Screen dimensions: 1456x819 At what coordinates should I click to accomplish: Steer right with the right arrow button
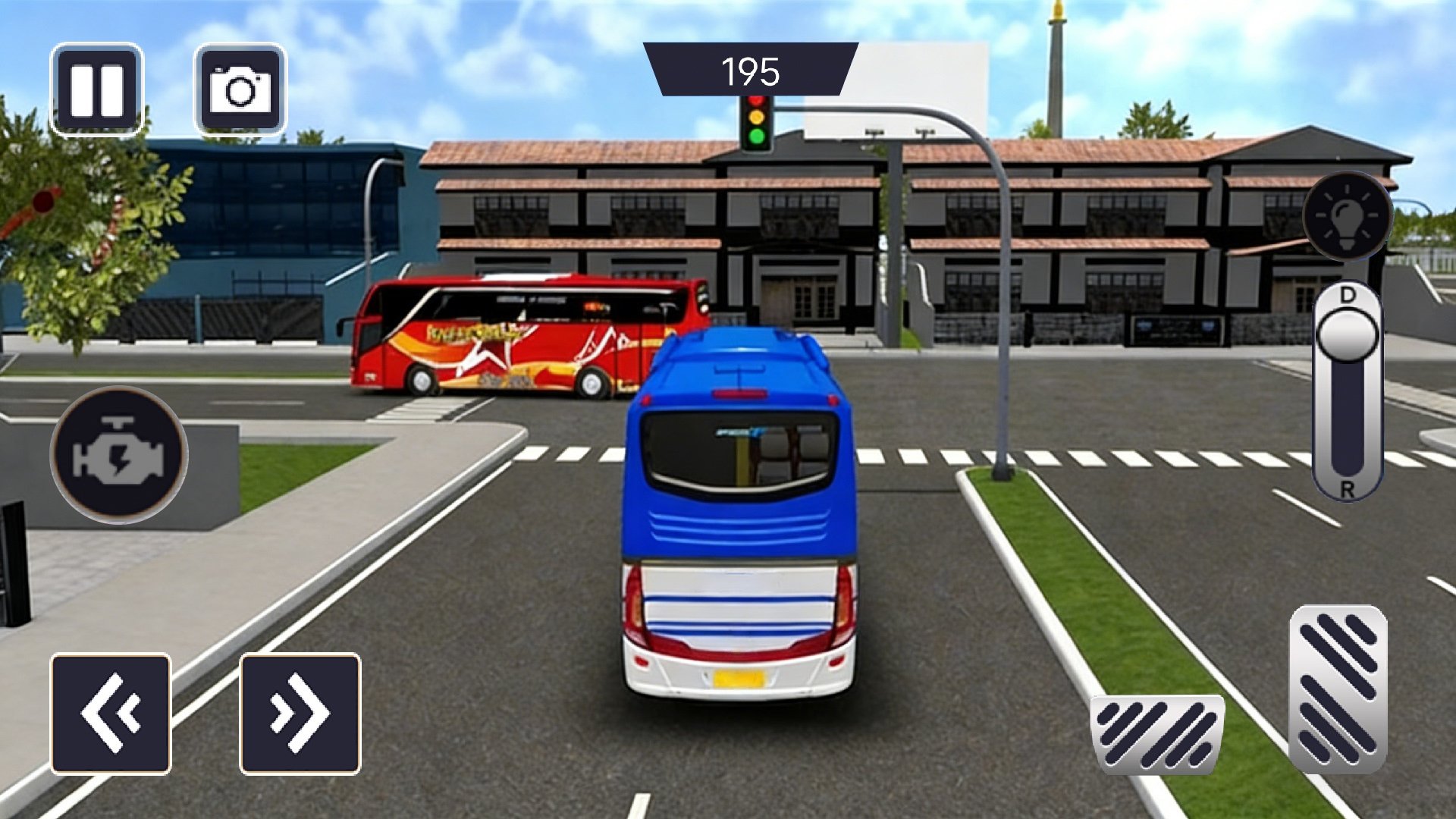(x=300, y=714)
